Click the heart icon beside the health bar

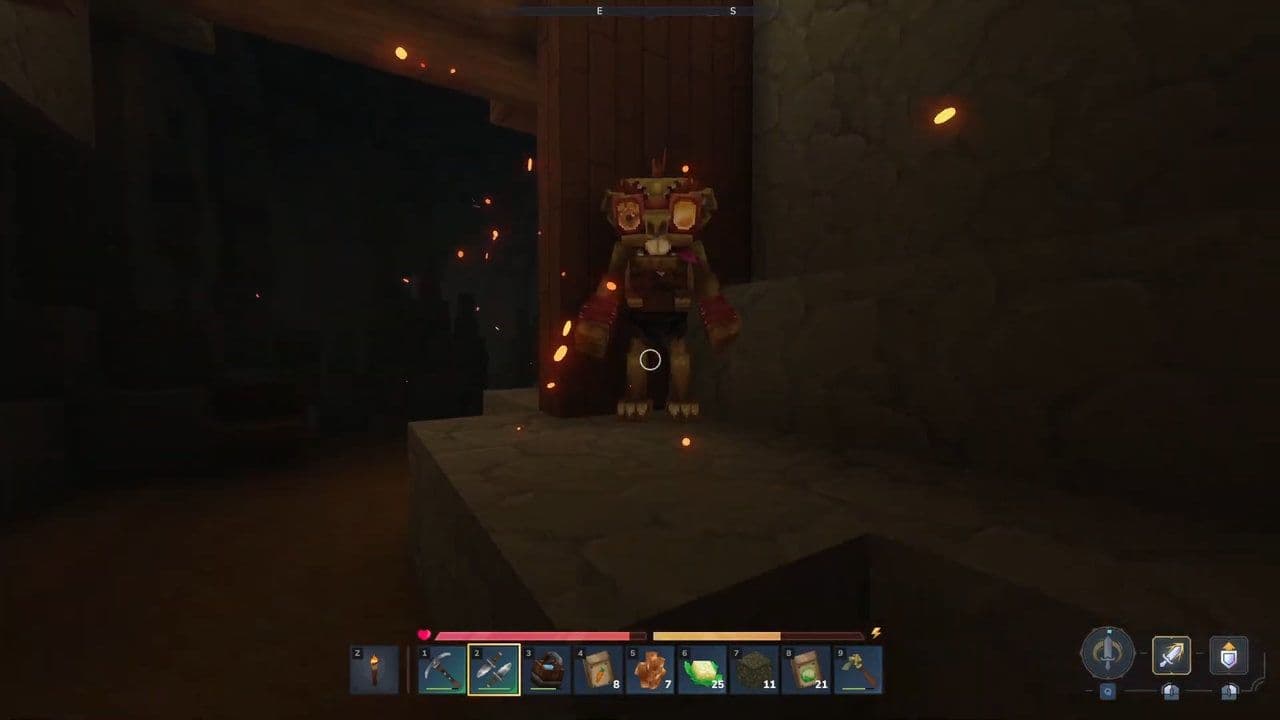tap(422, 635)
